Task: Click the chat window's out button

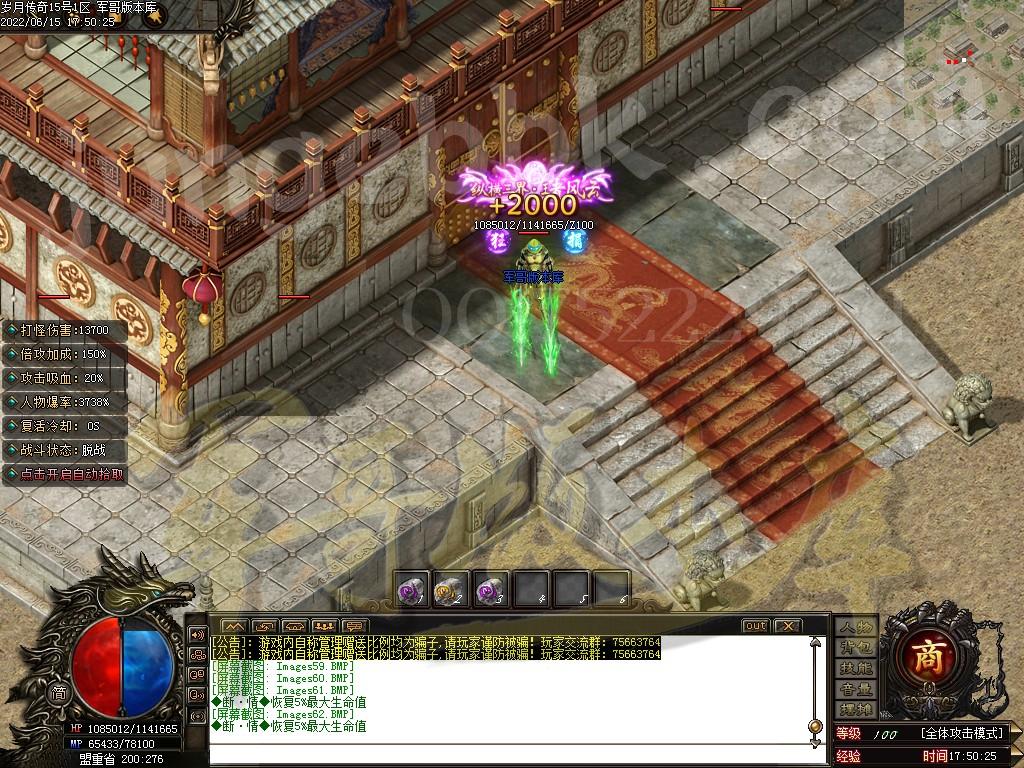Action: click(x=755, y=626)
